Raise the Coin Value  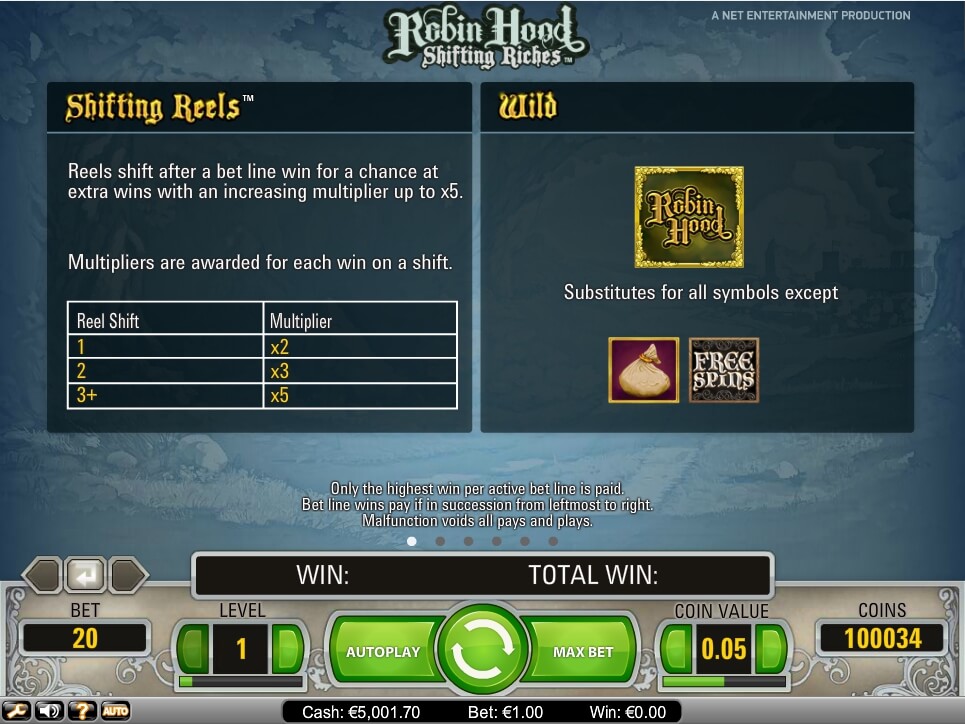[771, 650]
